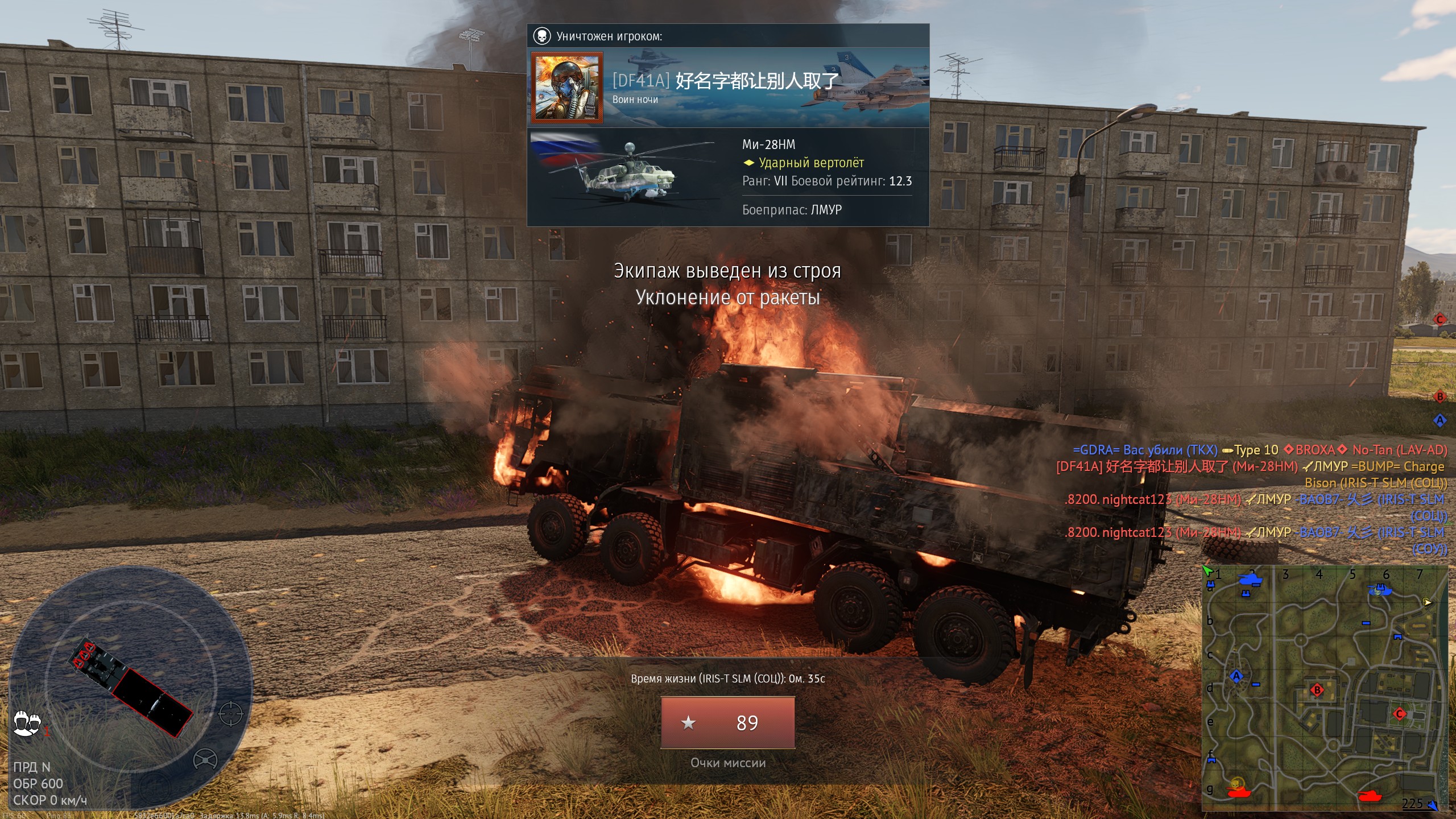Click the crew members icon

click(x=27, y=723)
